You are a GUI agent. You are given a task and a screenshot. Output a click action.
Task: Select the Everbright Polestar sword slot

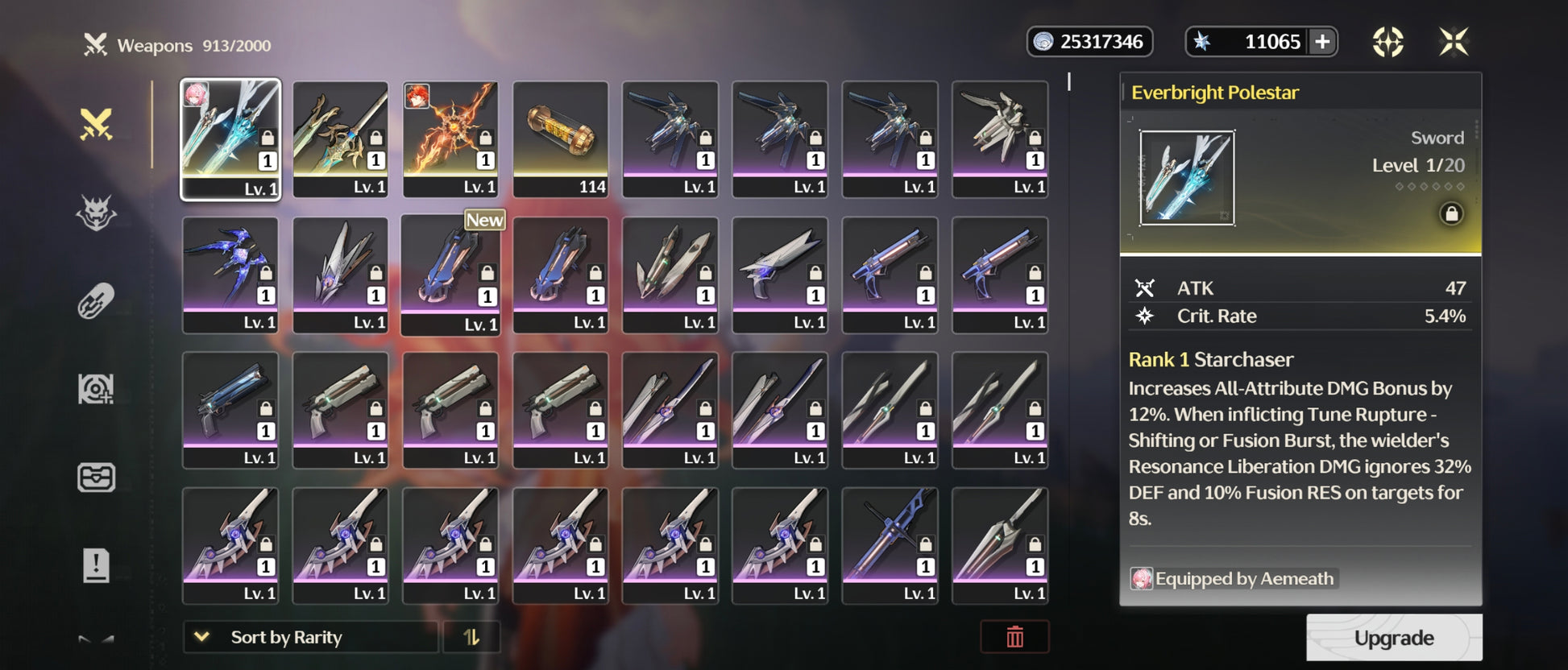coord(230,139)
